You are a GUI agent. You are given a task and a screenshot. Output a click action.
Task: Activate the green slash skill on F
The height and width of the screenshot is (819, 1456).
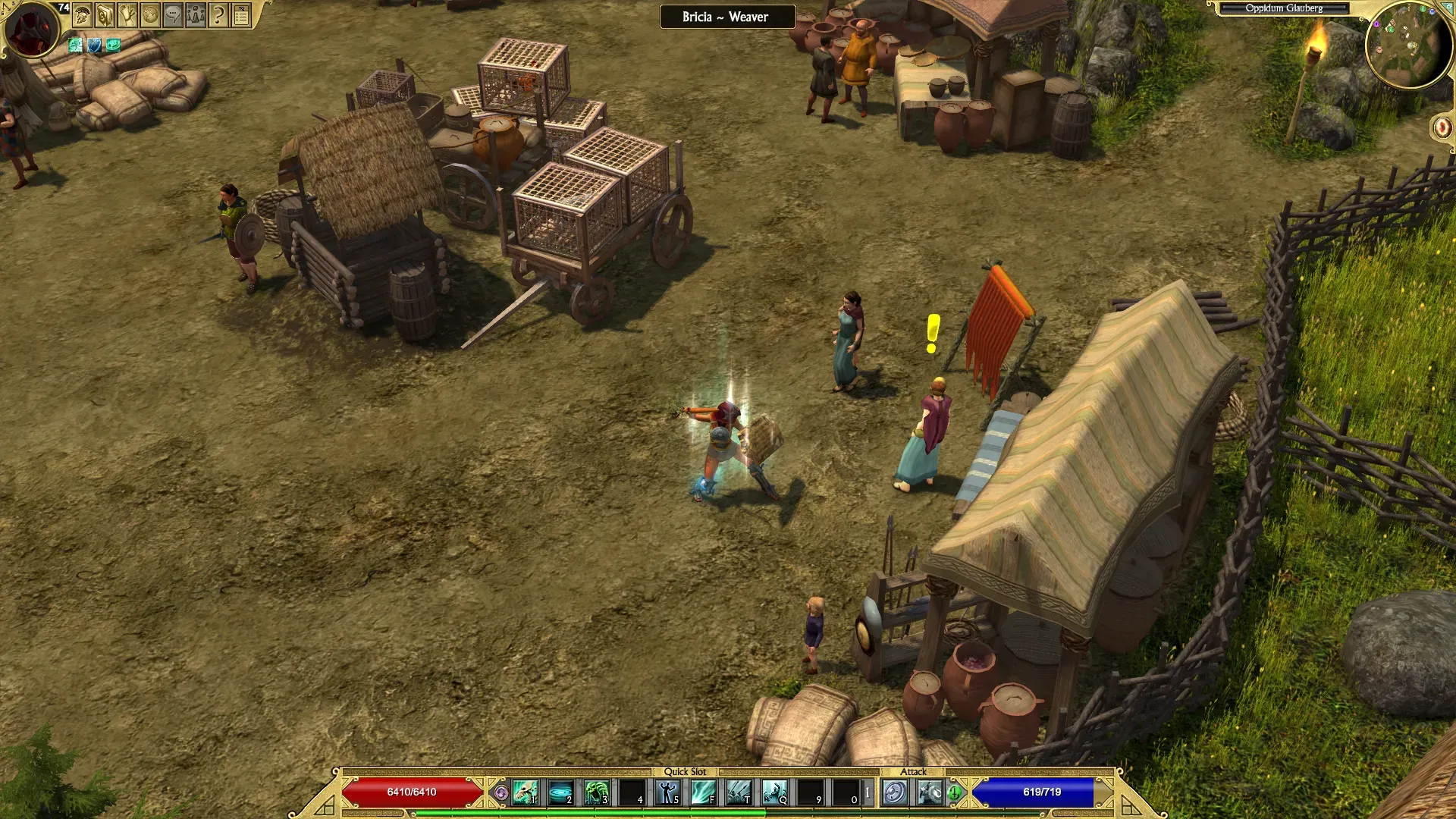coord(704,792)
